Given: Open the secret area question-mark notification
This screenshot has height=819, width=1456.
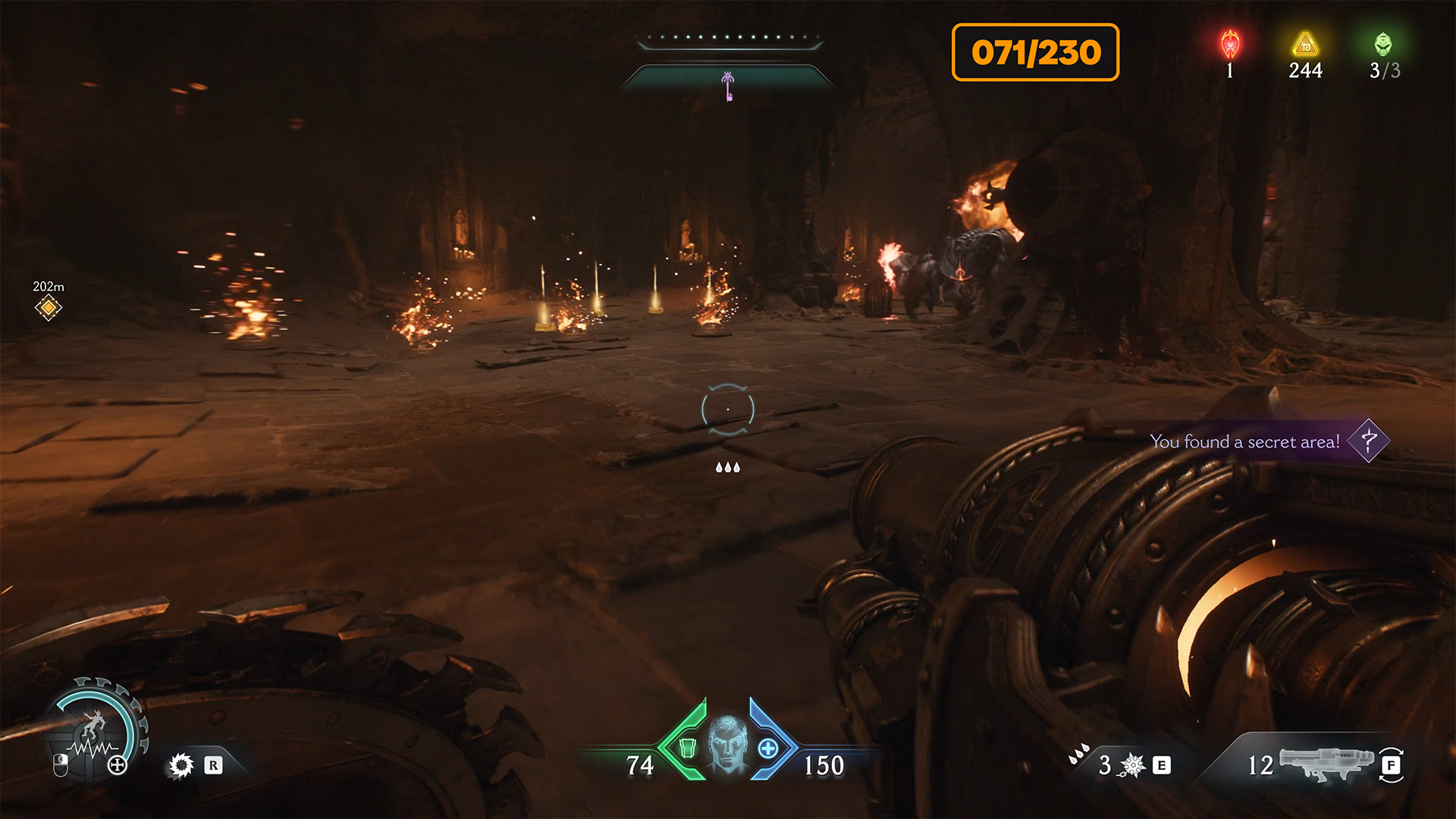Looking at the screenshot, I should tap(1369, 441).
